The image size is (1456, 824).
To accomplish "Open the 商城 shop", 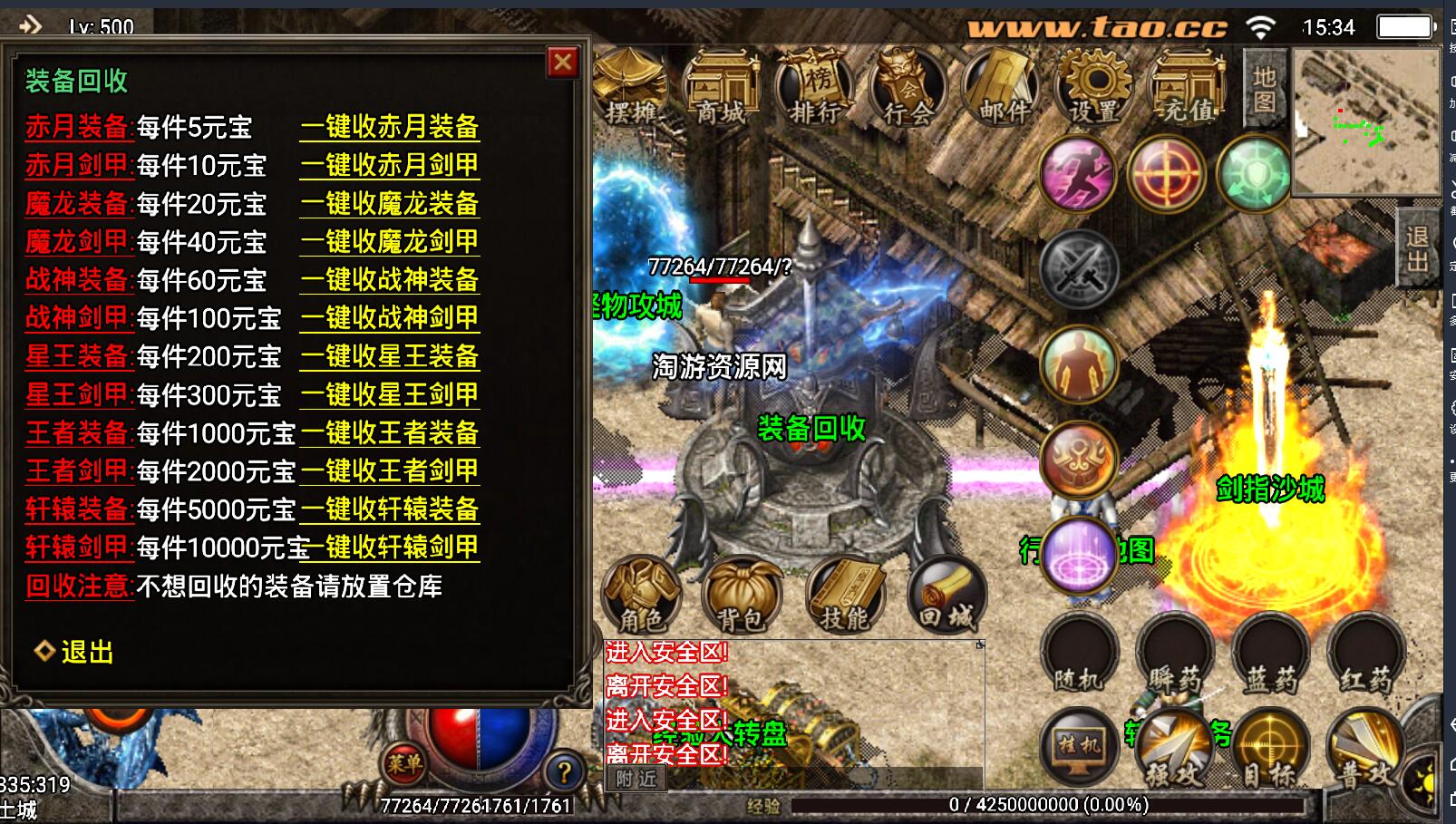I will click(x=723, y=90).
